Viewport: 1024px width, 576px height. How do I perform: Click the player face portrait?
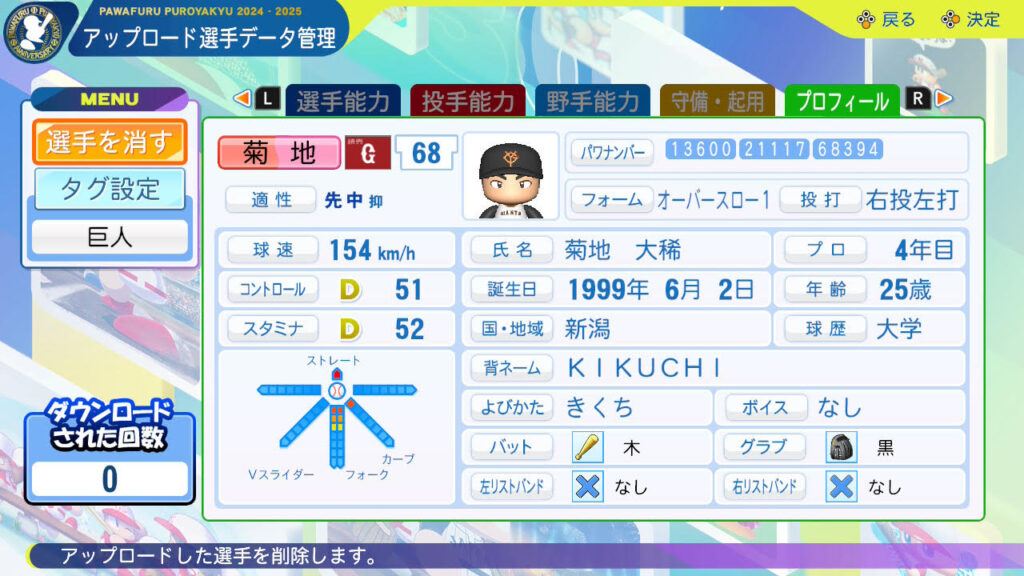pyautogui.click(x=510, y=176)
